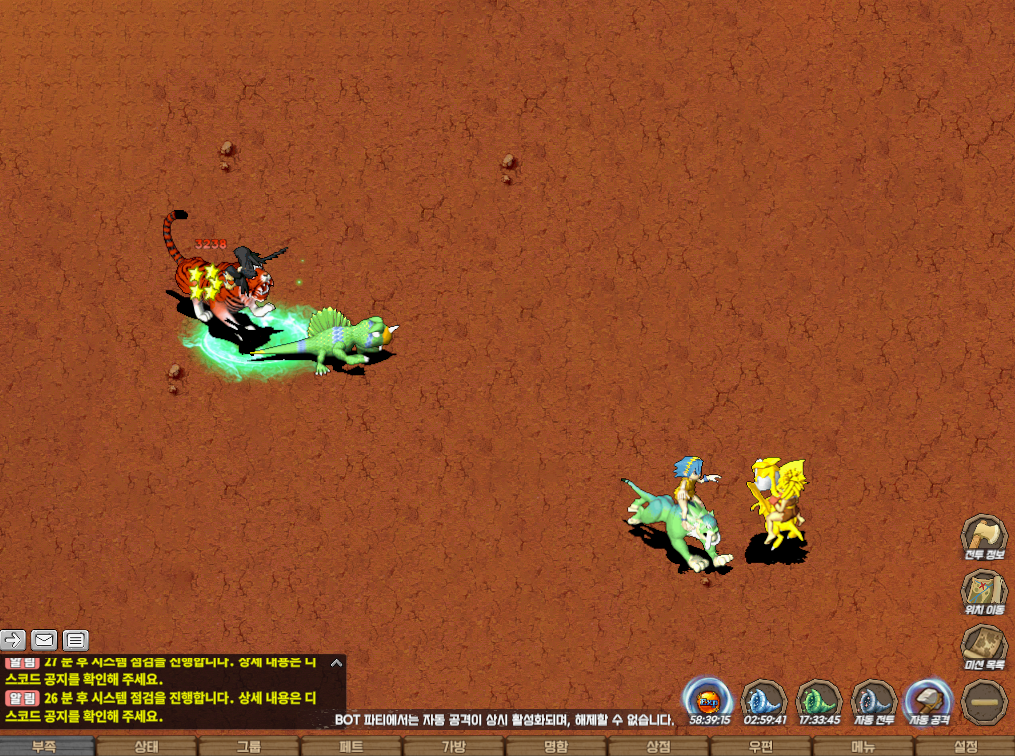
Task: Click the 위치 이동 map travel icon
Action: click(984, 592)
